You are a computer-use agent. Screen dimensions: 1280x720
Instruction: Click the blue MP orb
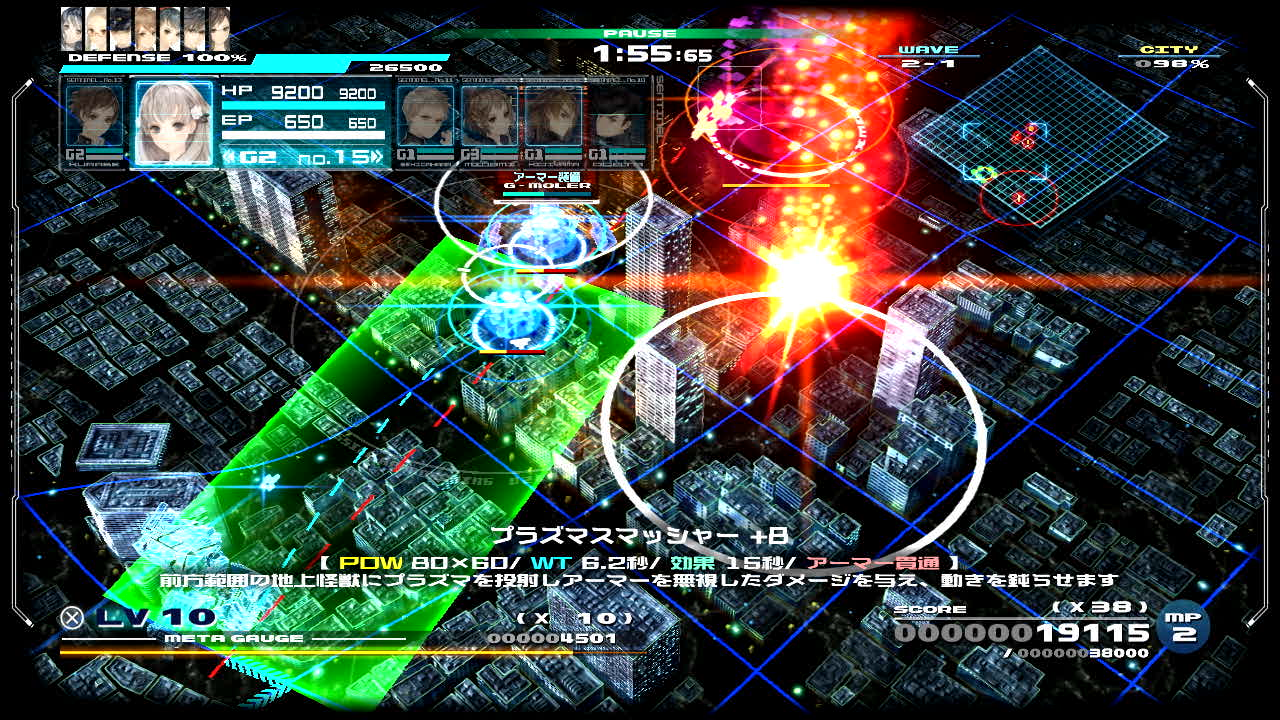[x=1185, y=627]
